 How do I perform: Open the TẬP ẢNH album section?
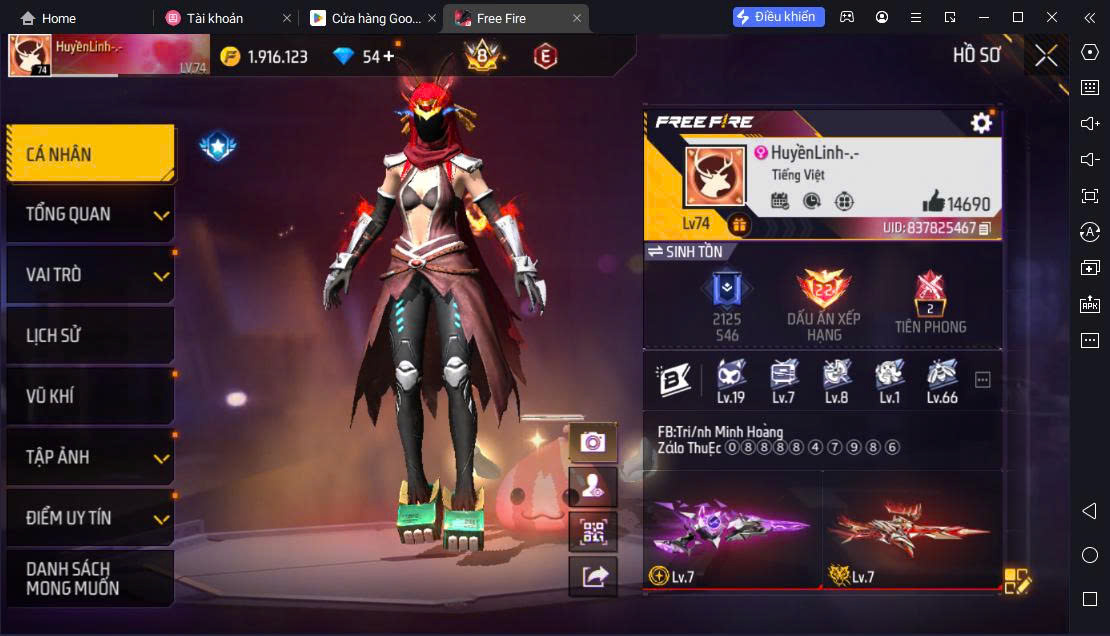point(90,457)
